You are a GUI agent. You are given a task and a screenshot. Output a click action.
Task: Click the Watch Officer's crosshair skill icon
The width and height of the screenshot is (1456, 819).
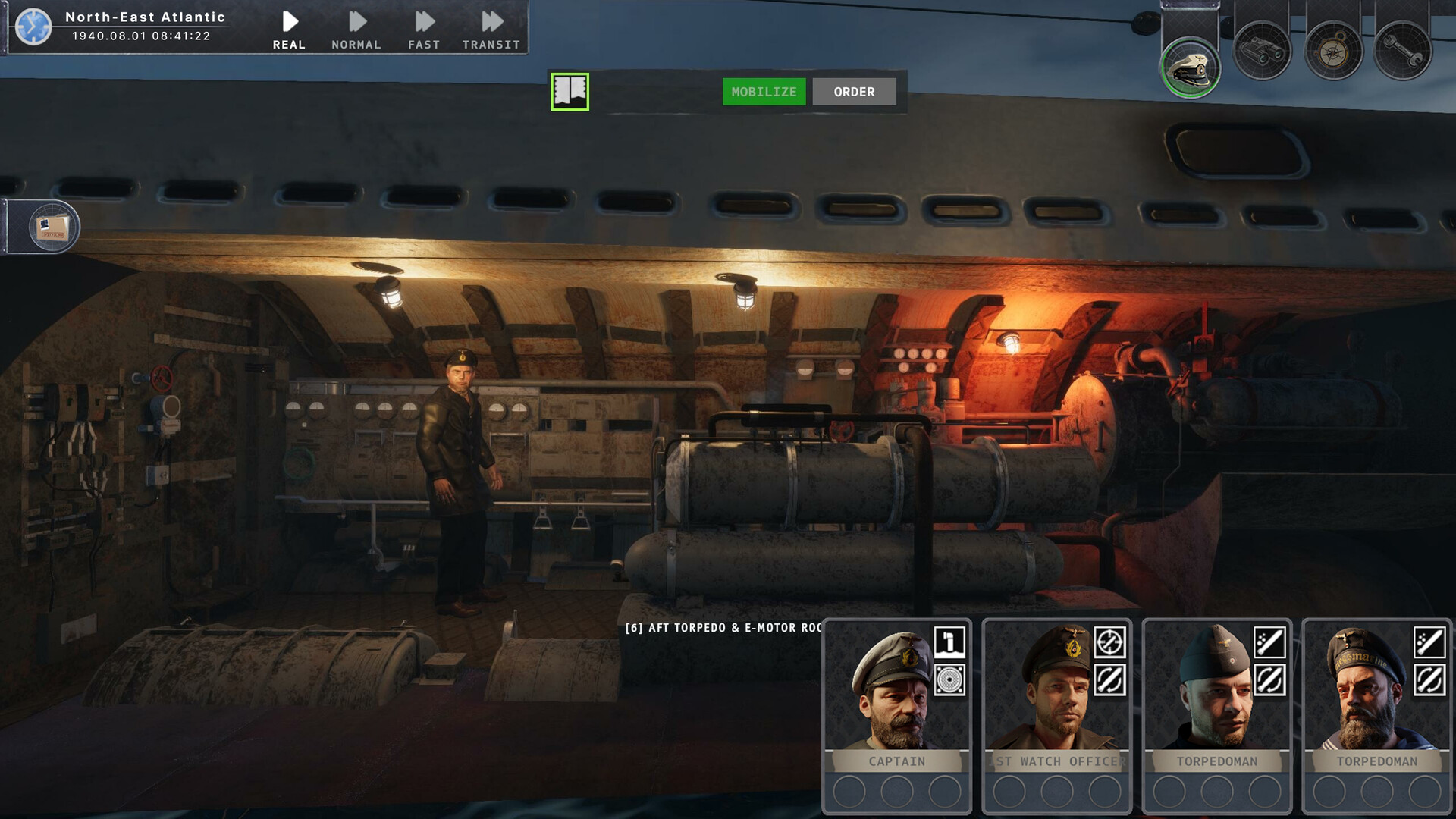coord(1109,642)
